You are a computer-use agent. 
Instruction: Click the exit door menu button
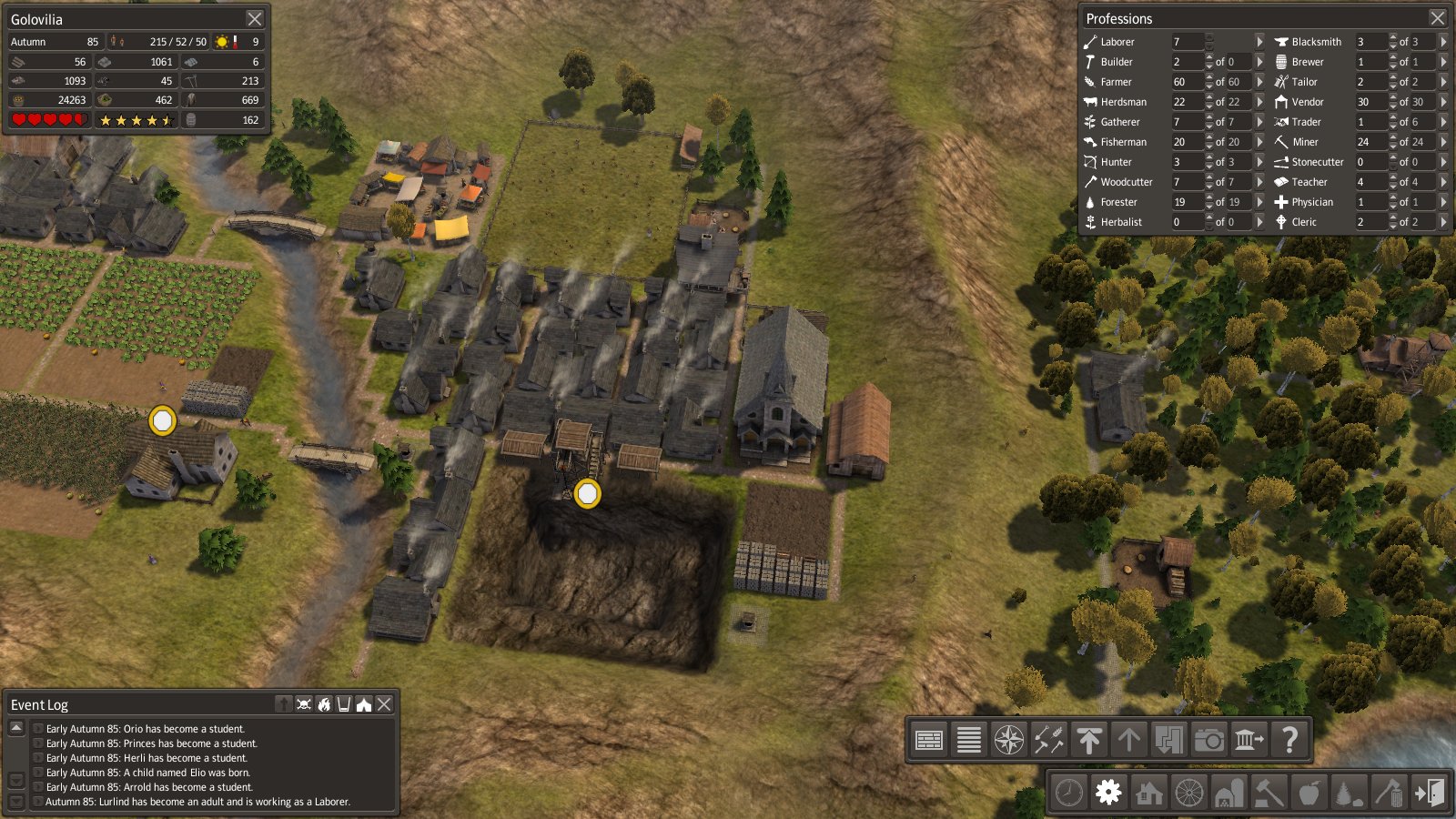coord(1430,793)
